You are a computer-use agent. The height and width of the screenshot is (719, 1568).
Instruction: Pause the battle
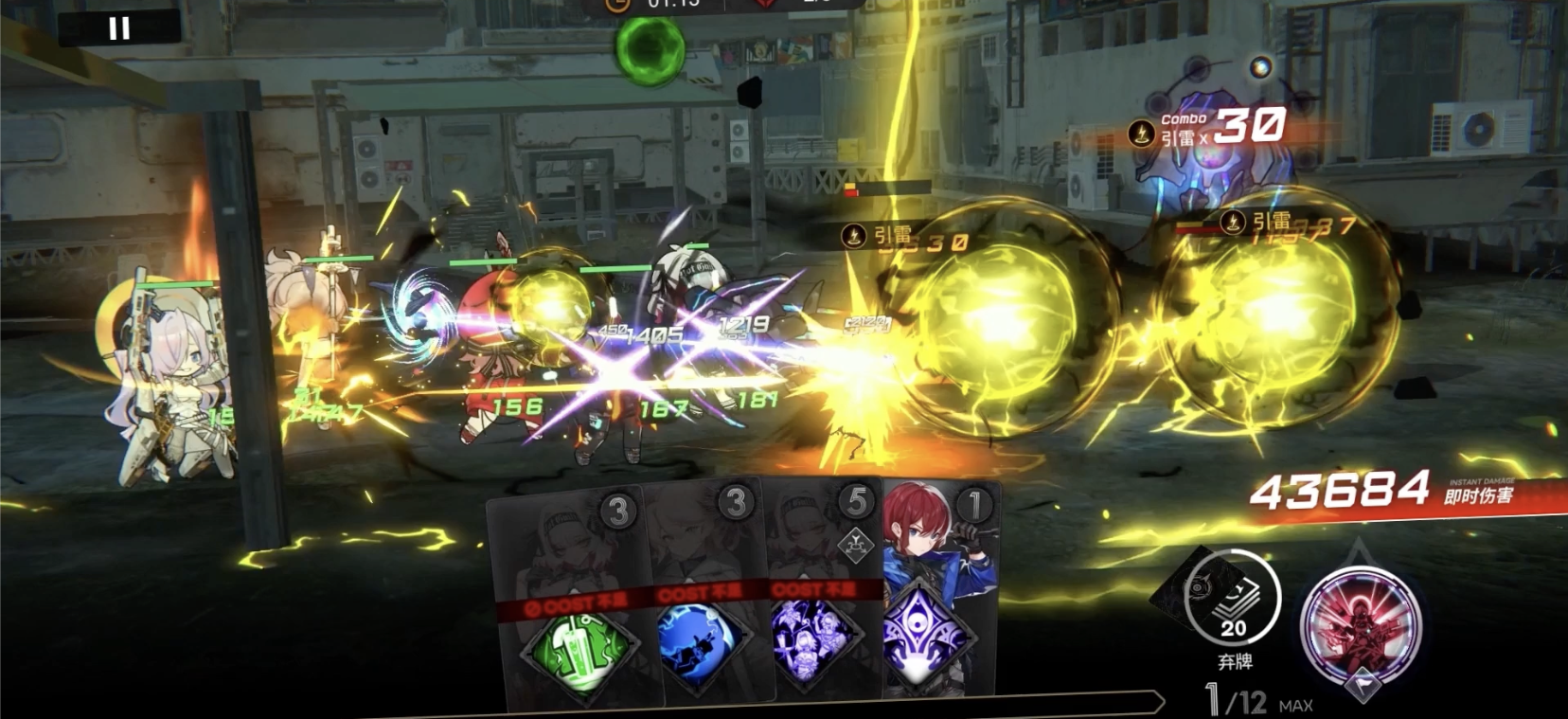[x=119, y=28]
